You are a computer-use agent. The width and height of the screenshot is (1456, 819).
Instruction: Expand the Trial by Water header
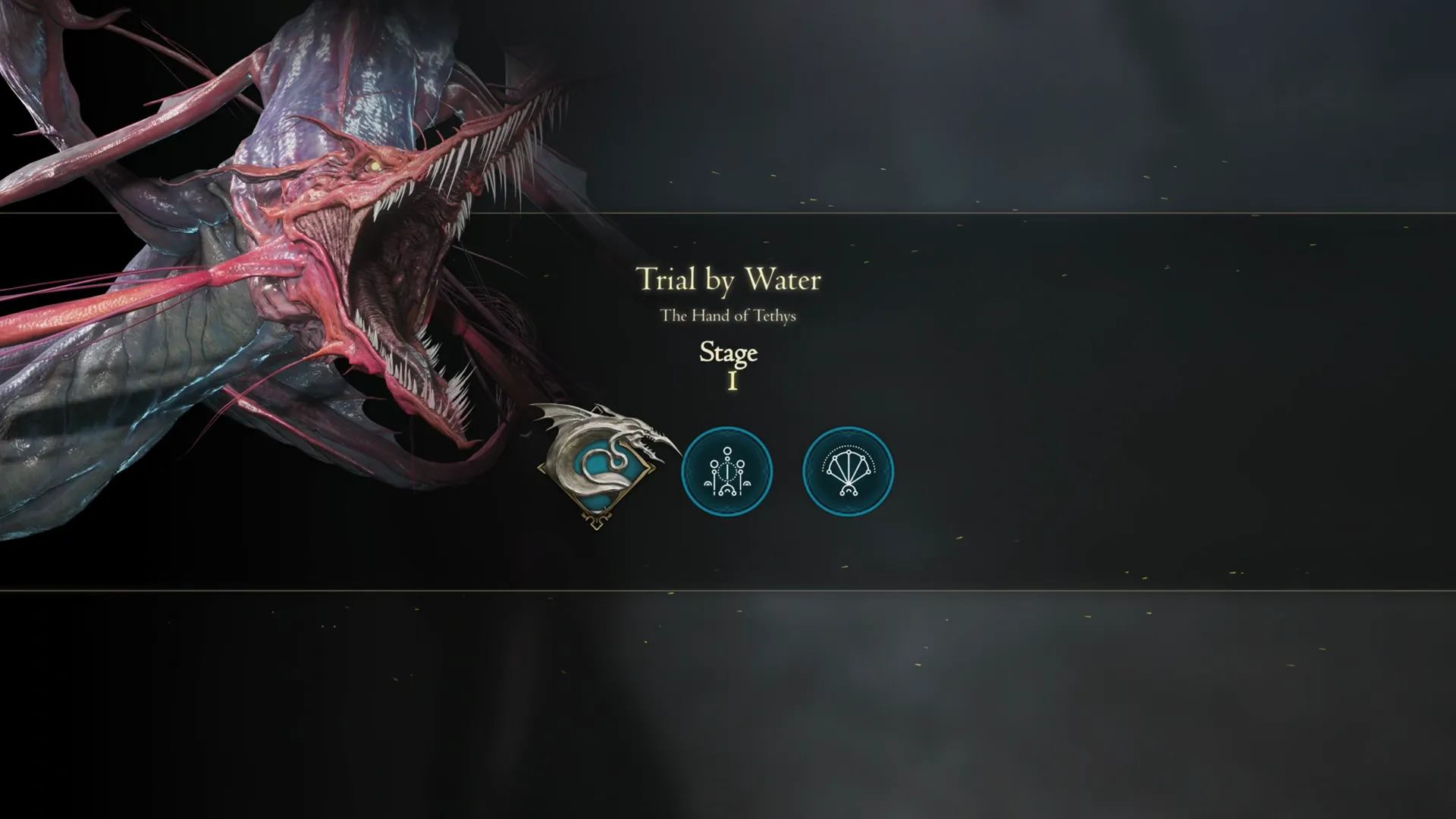[x=728, y=281]
